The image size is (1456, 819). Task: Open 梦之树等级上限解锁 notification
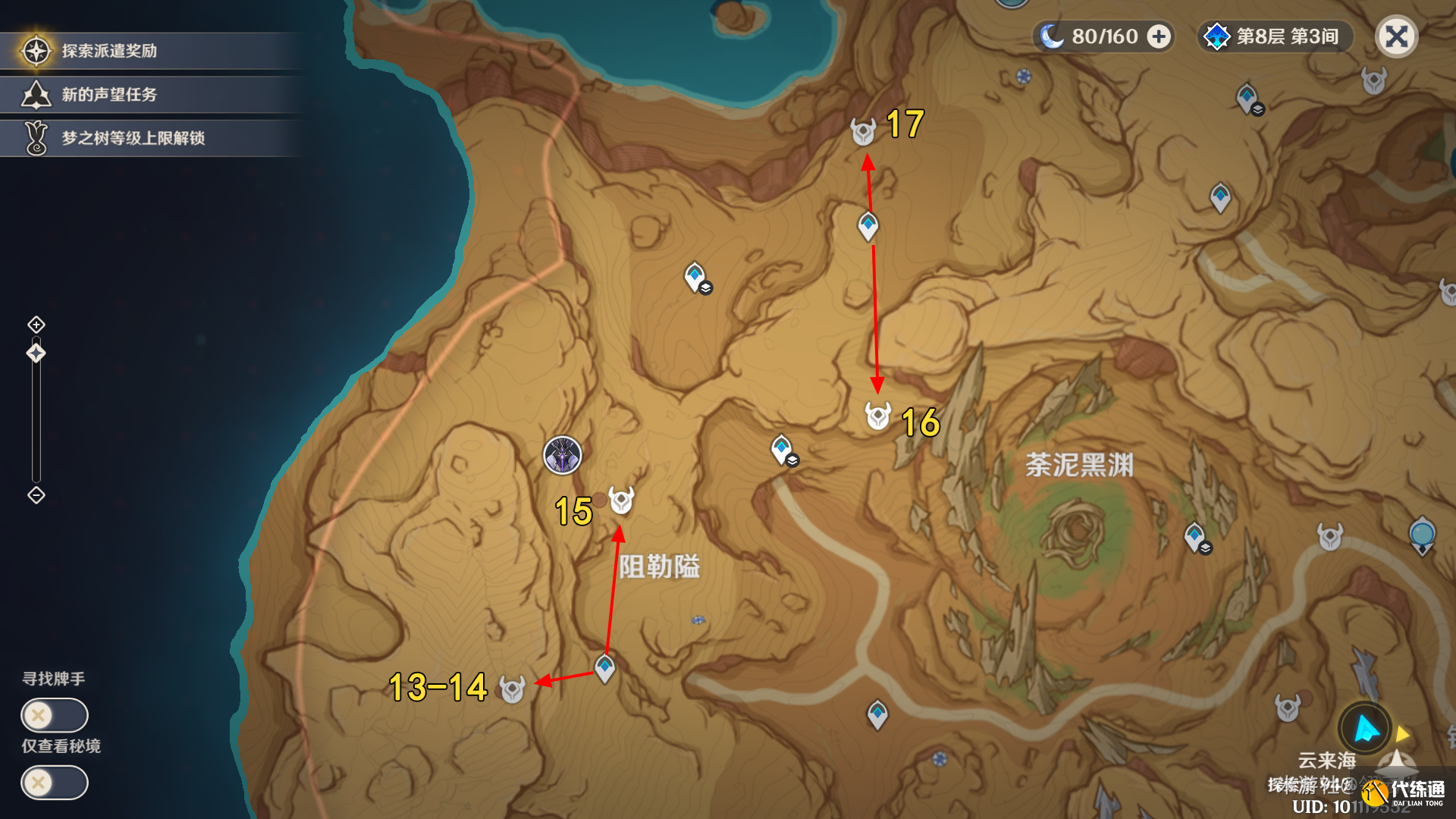(x=133, y=138)
